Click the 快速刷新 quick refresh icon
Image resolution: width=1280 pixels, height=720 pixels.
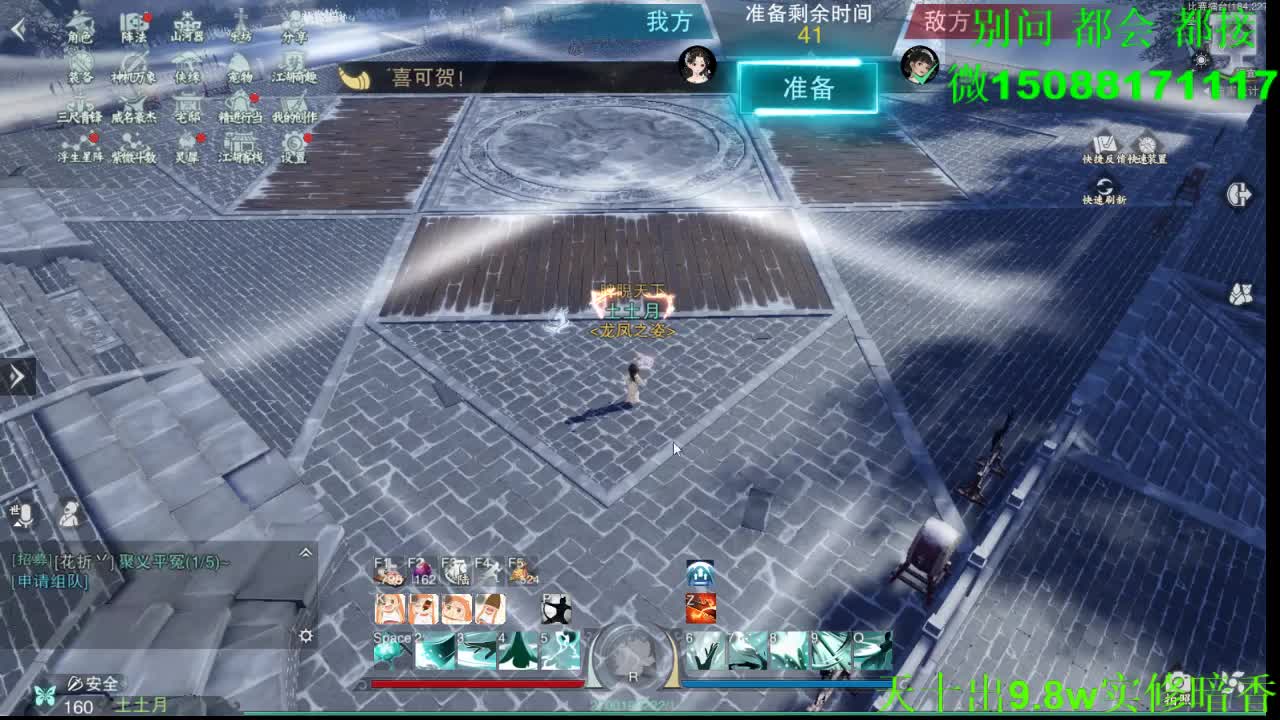point(1104,186)
